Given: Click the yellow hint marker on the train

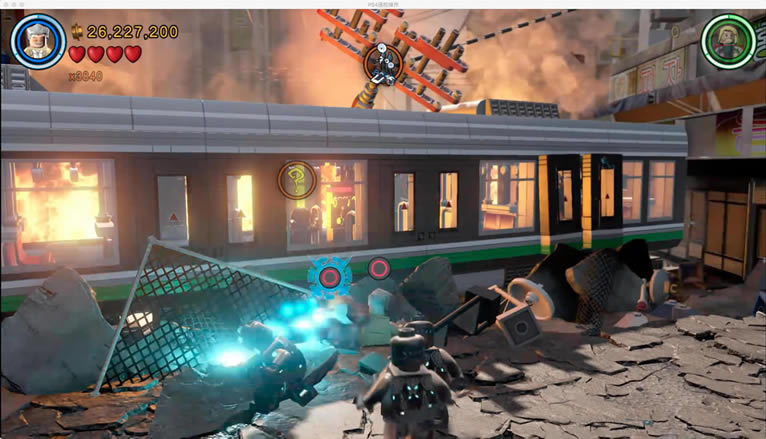Looking at the screenshot, I should coord(297,180).
